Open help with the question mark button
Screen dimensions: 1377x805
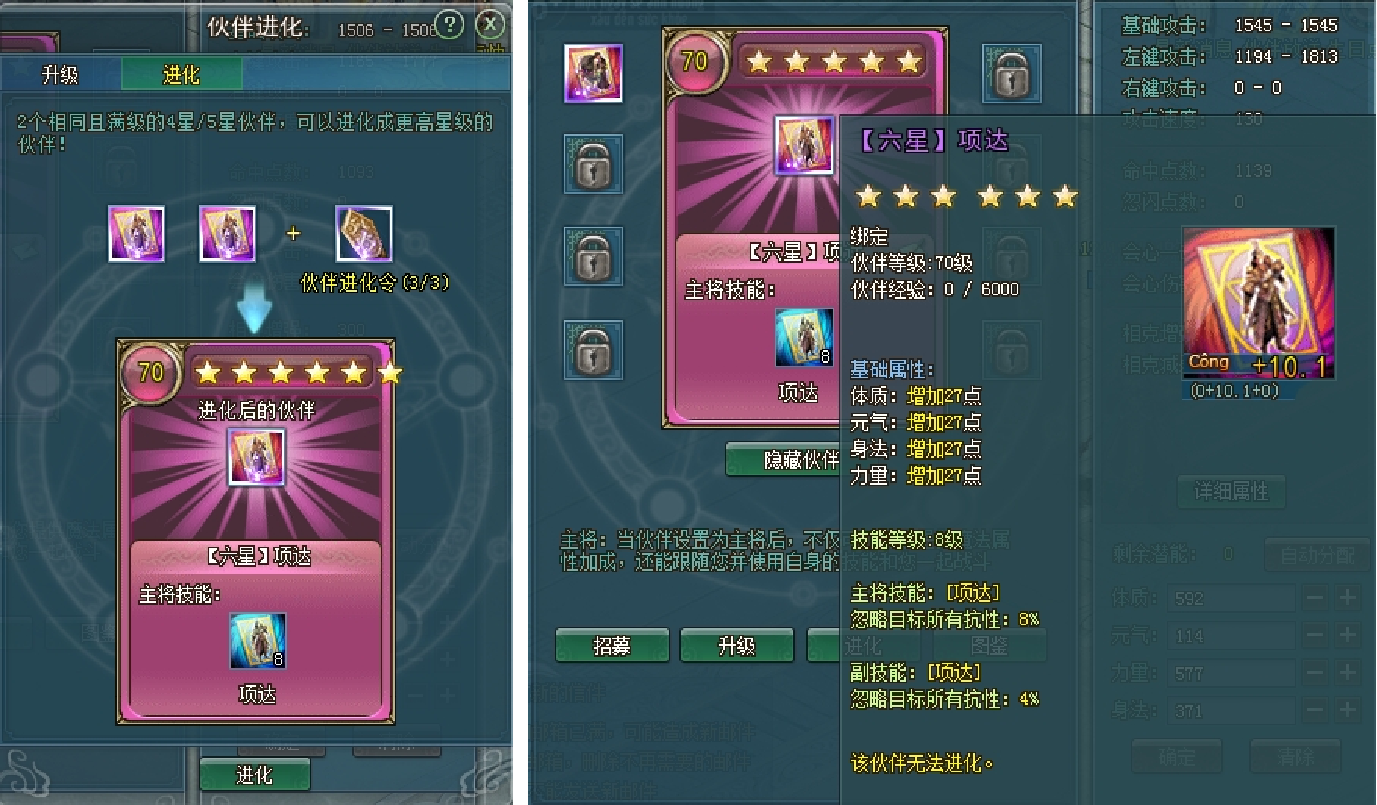pyautogui.click(x=450, y=24)
